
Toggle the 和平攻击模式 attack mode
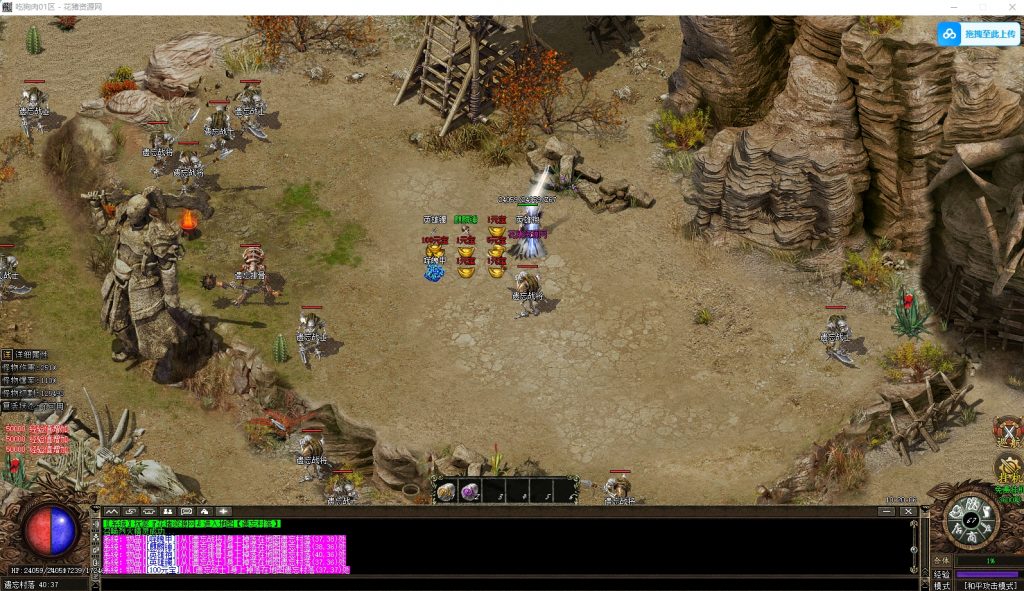(x=989, y=585)
